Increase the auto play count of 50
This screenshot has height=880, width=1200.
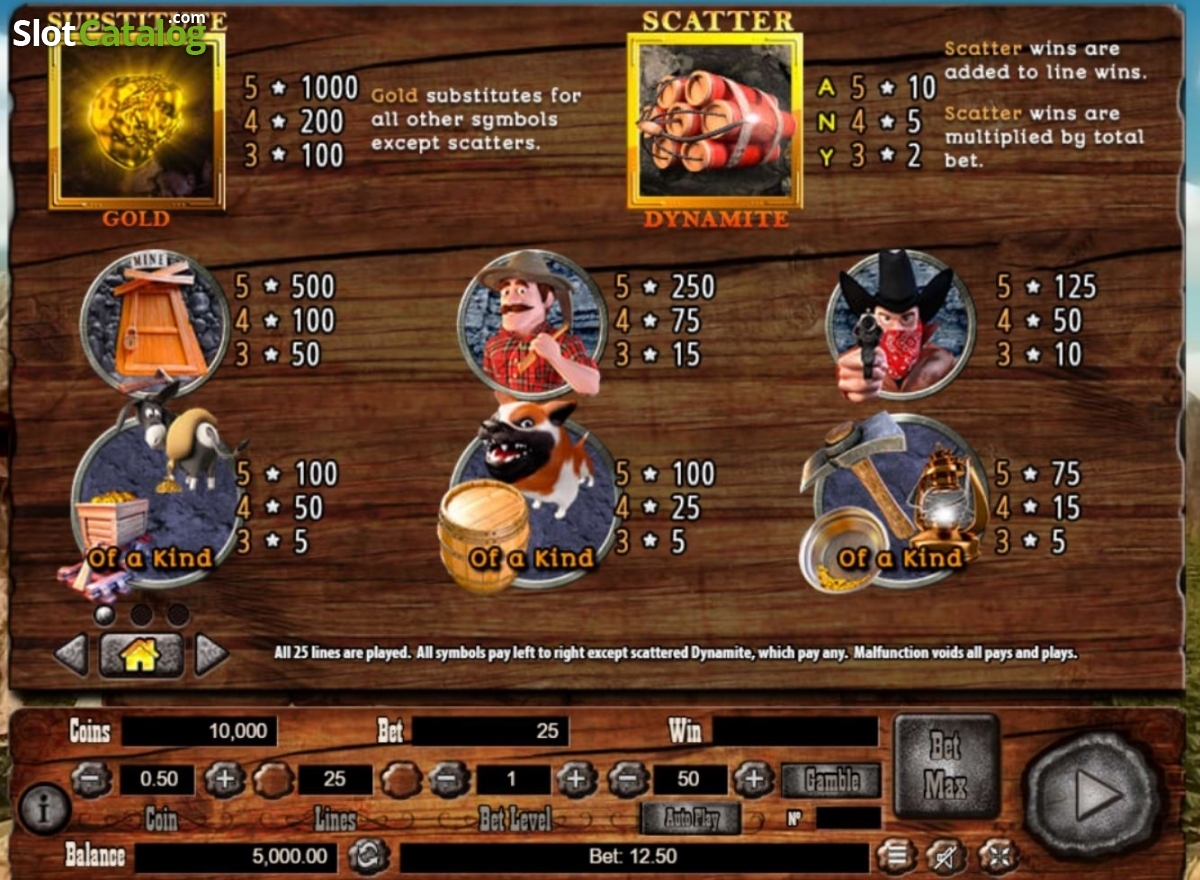point(755,780)
